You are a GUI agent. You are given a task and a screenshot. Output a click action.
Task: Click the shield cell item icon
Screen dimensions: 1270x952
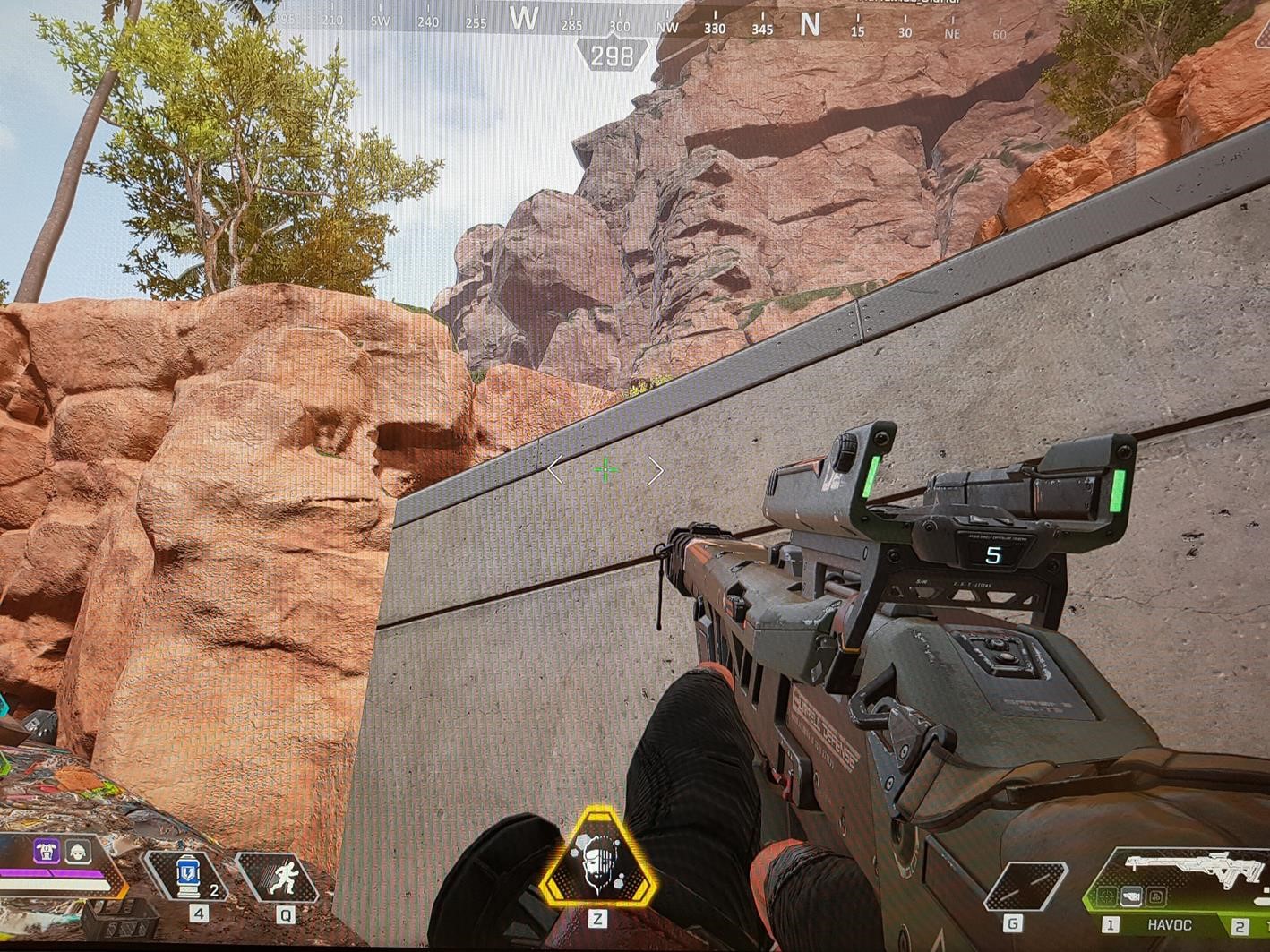pos(188,873)
